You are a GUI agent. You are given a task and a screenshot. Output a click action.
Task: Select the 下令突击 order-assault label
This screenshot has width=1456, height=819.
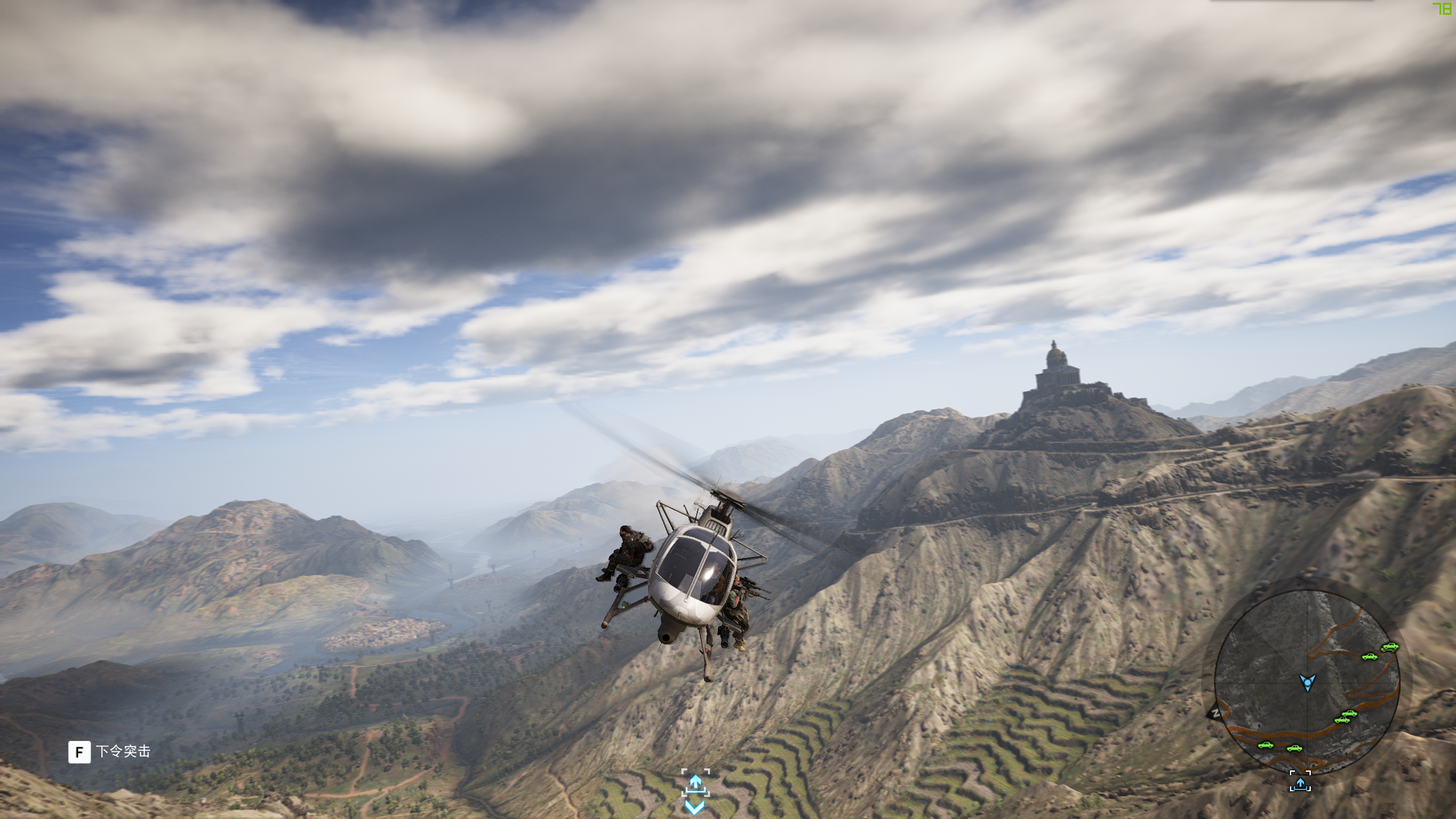click(123, 751)
